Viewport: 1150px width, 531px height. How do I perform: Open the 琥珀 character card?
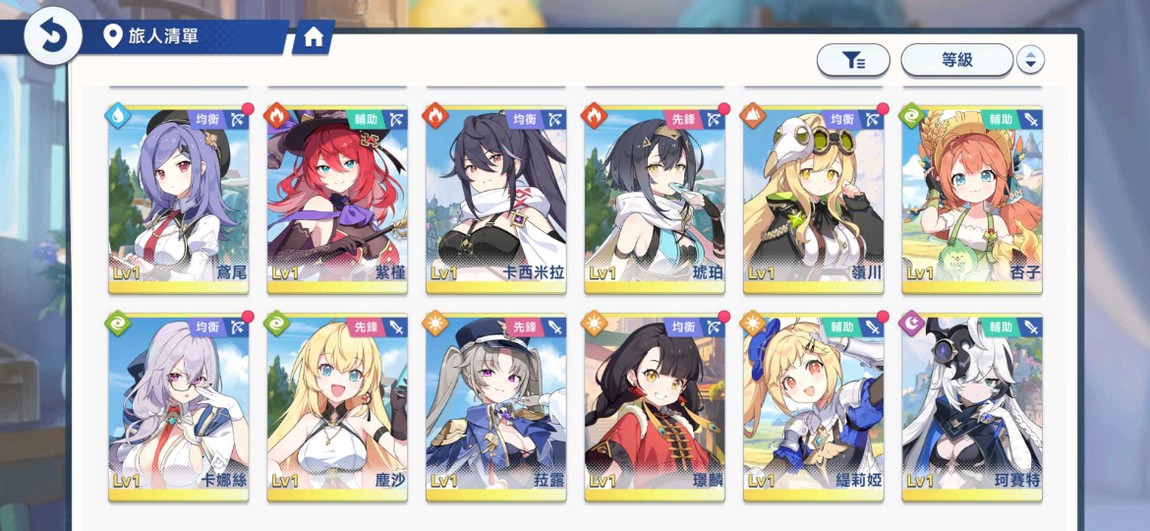[x=655, y=198]
